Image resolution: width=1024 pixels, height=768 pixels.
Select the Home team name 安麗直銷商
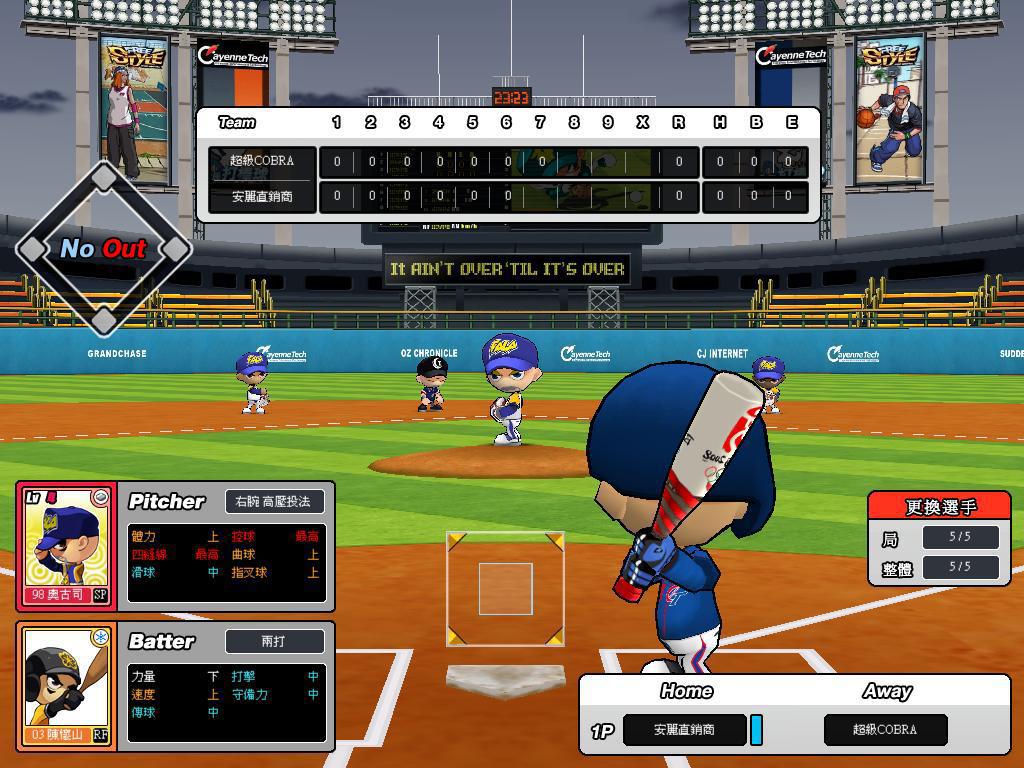pyautogui.click(x=684, y=730)
